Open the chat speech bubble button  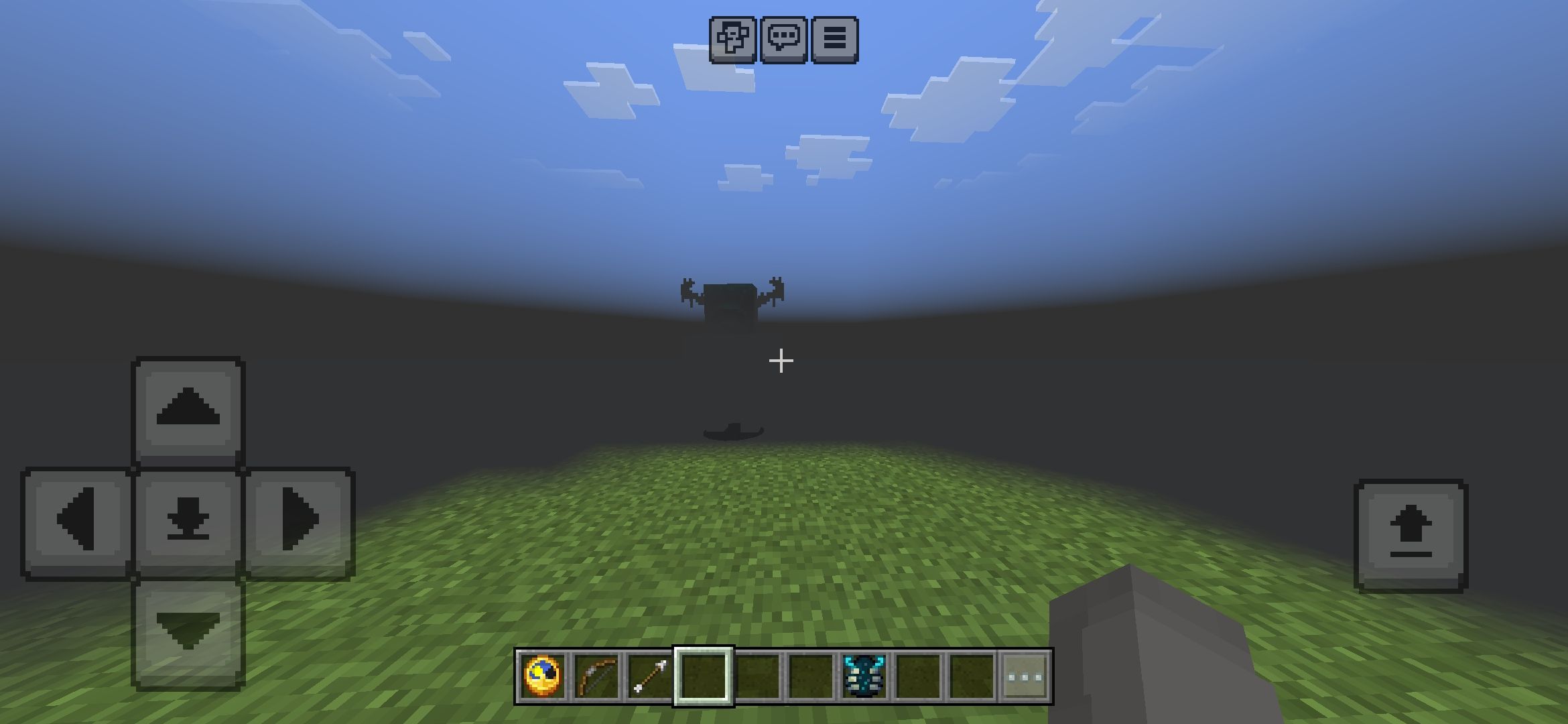coord(783,40)
